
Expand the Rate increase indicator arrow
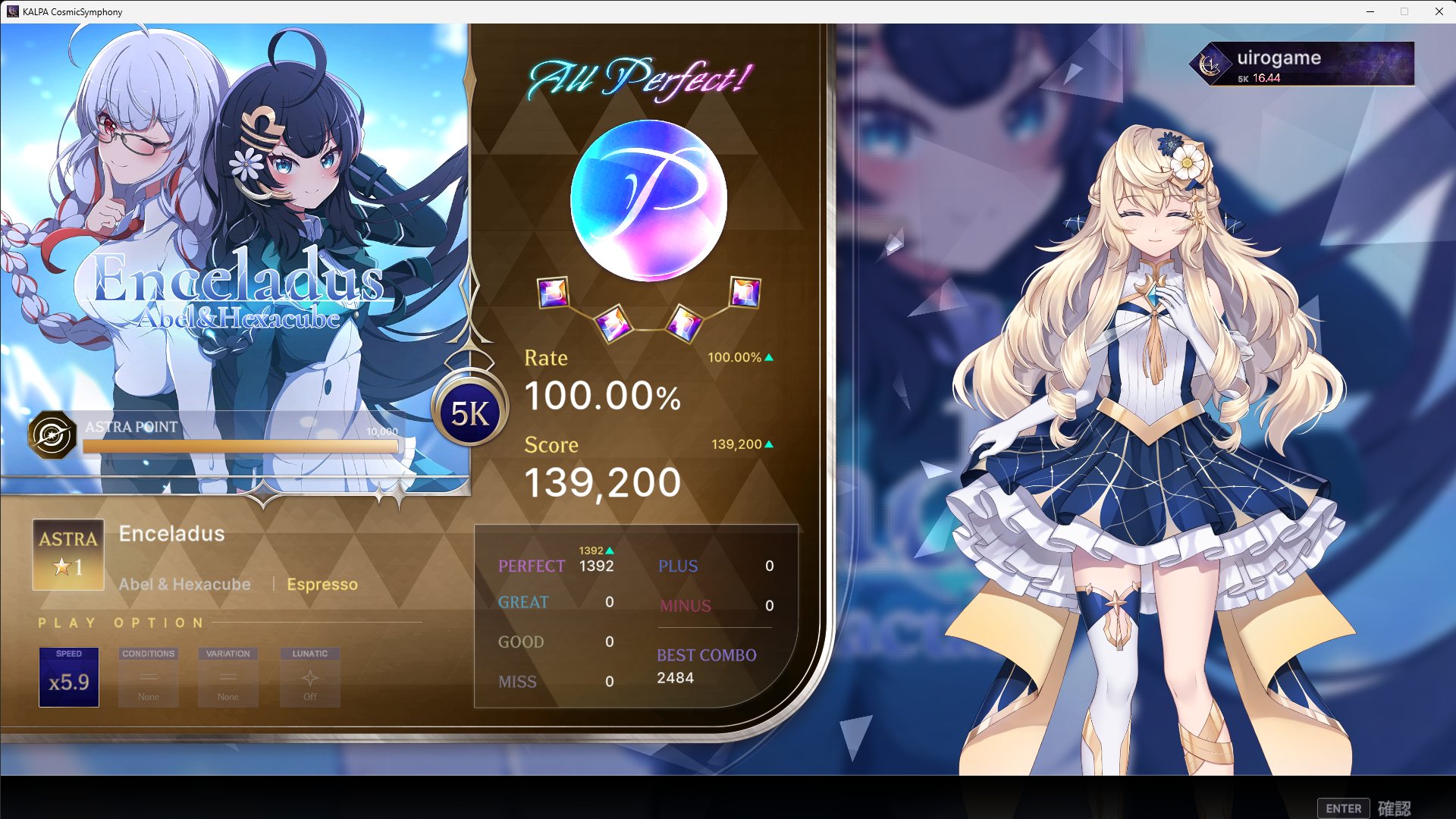[x=767, y=357]
